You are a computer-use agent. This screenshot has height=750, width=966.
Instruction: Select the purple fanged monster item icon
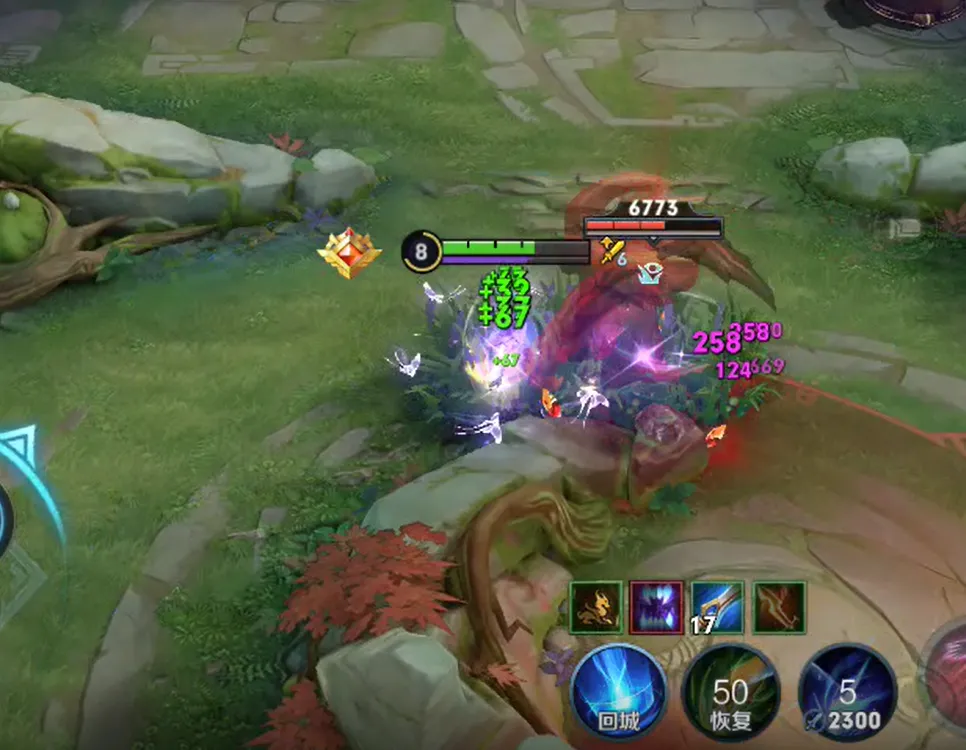[x=657, y=608]
